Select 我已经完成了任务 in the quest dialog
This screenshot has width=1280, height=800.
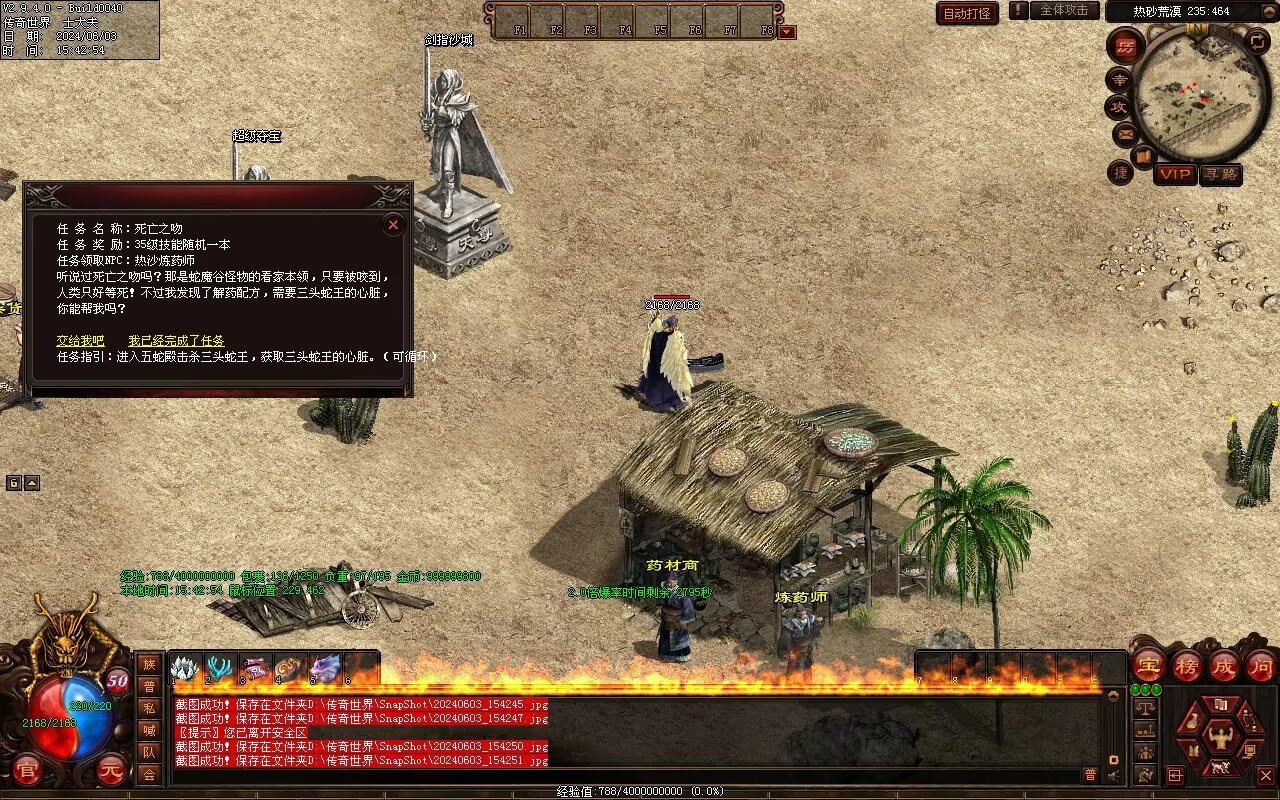point(176,341)
